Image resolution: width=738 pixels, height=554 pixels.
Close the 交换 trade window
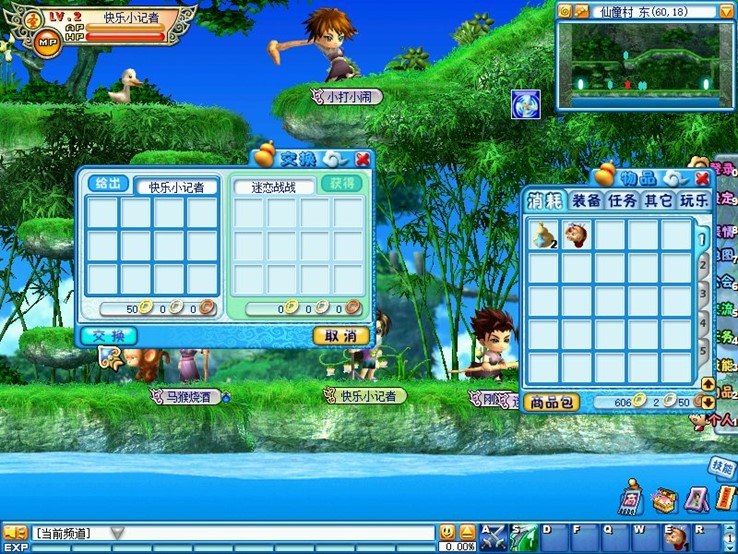pos(362,158)
